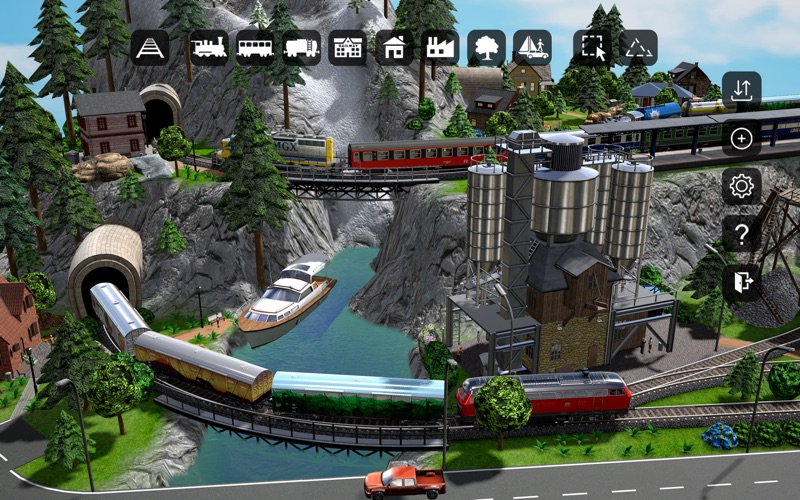Image resolution: width=800 pixels, height=500 pixels.
Task: Select the railway station buildings category
Action: tap(348, 47)
